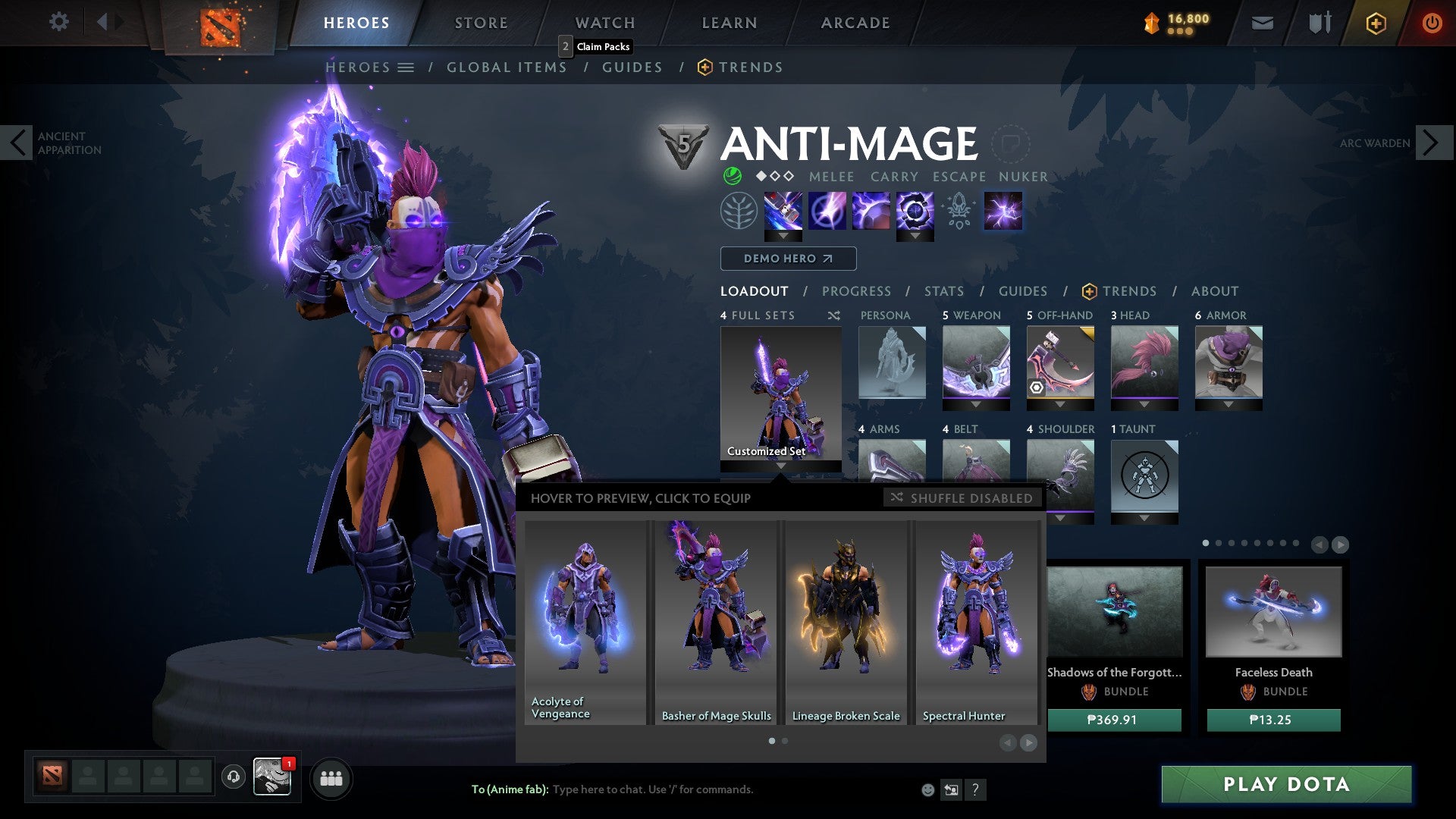Open the settings gear in top-left corner
This screenshot has width=1456, height=819.
(x=58, y=21)
